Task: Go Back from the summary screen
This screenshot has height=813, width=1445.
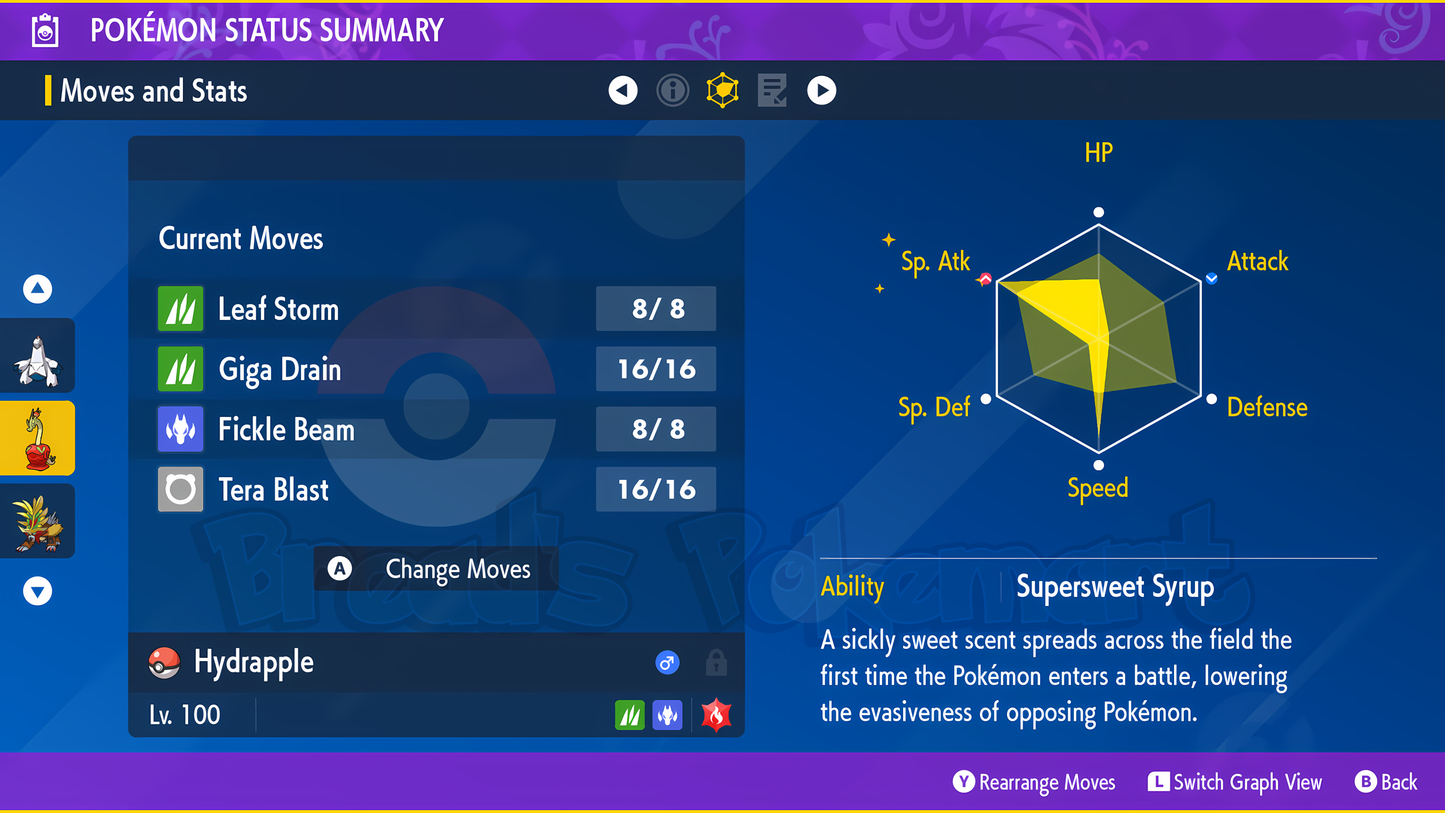Action: [1387, 782]
